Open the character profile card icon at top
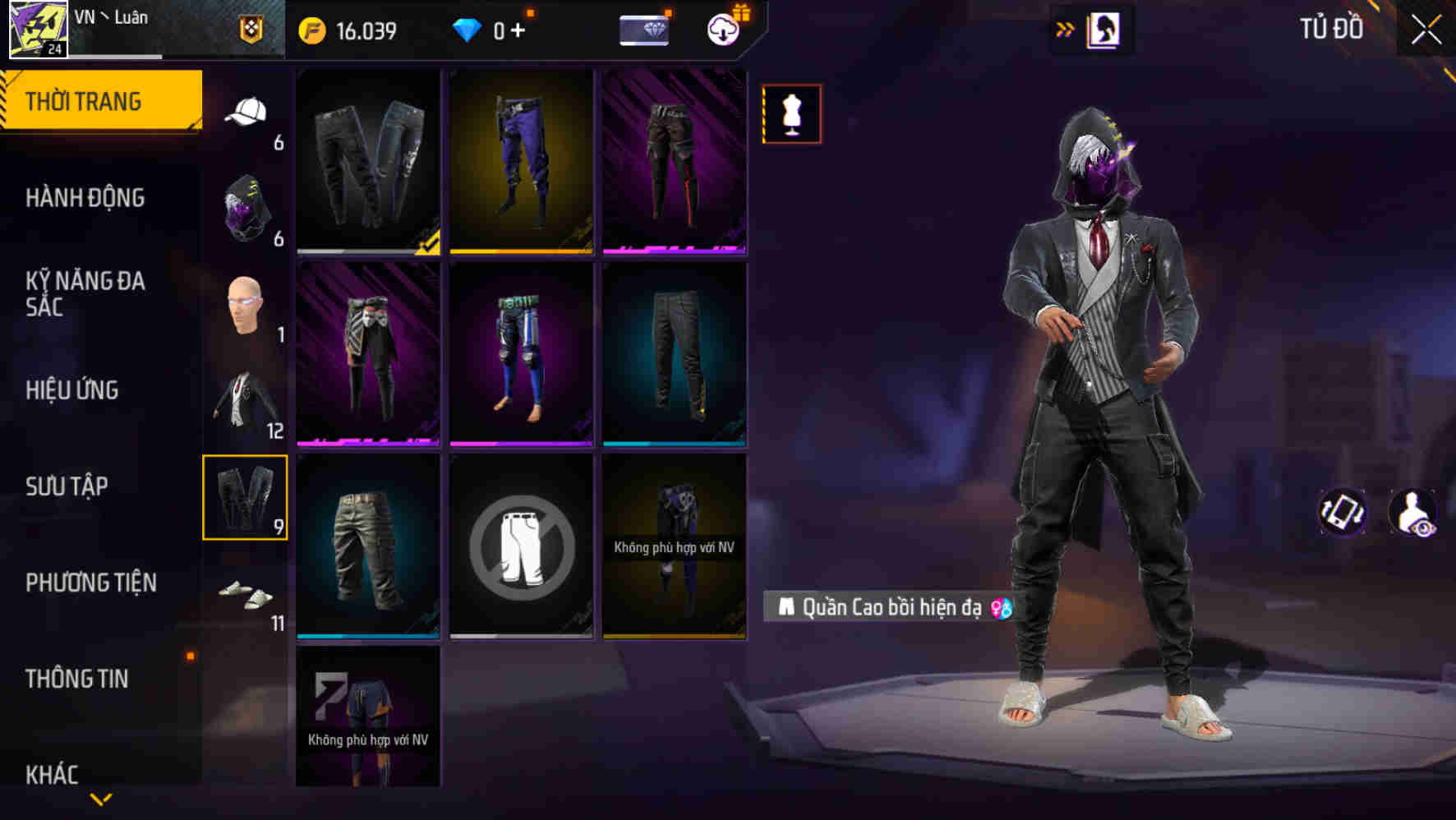Viewport: 1456px width, 820px height. click(1104, 29)
